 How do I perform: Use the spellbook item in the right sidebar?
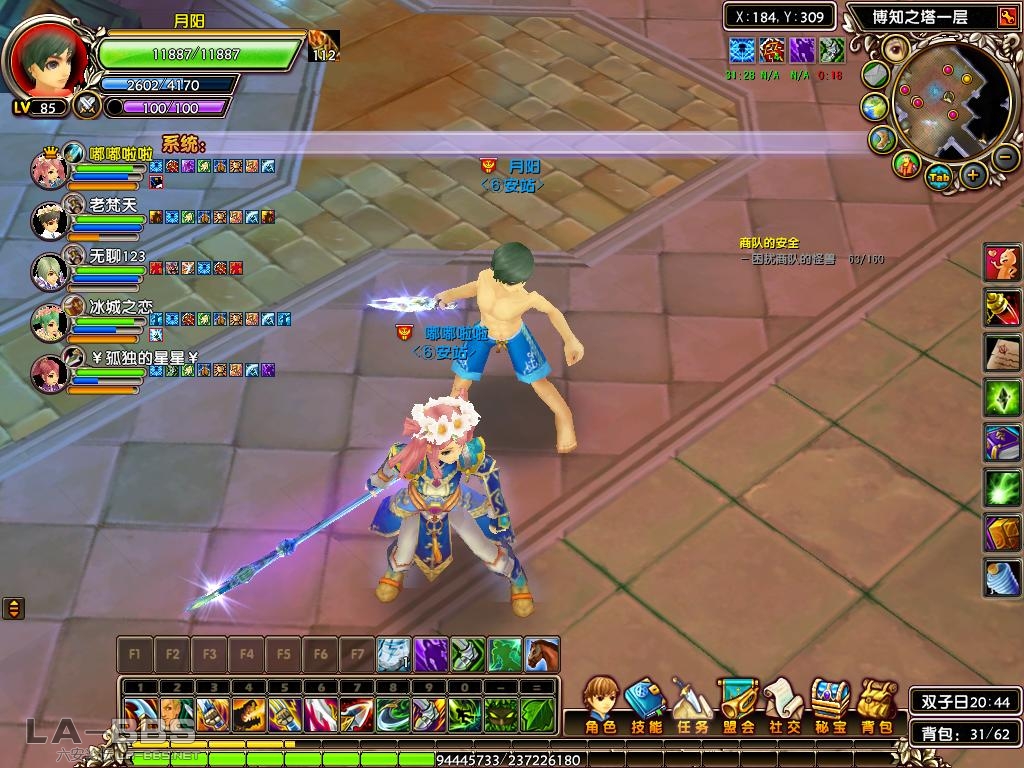[1002, 442]
